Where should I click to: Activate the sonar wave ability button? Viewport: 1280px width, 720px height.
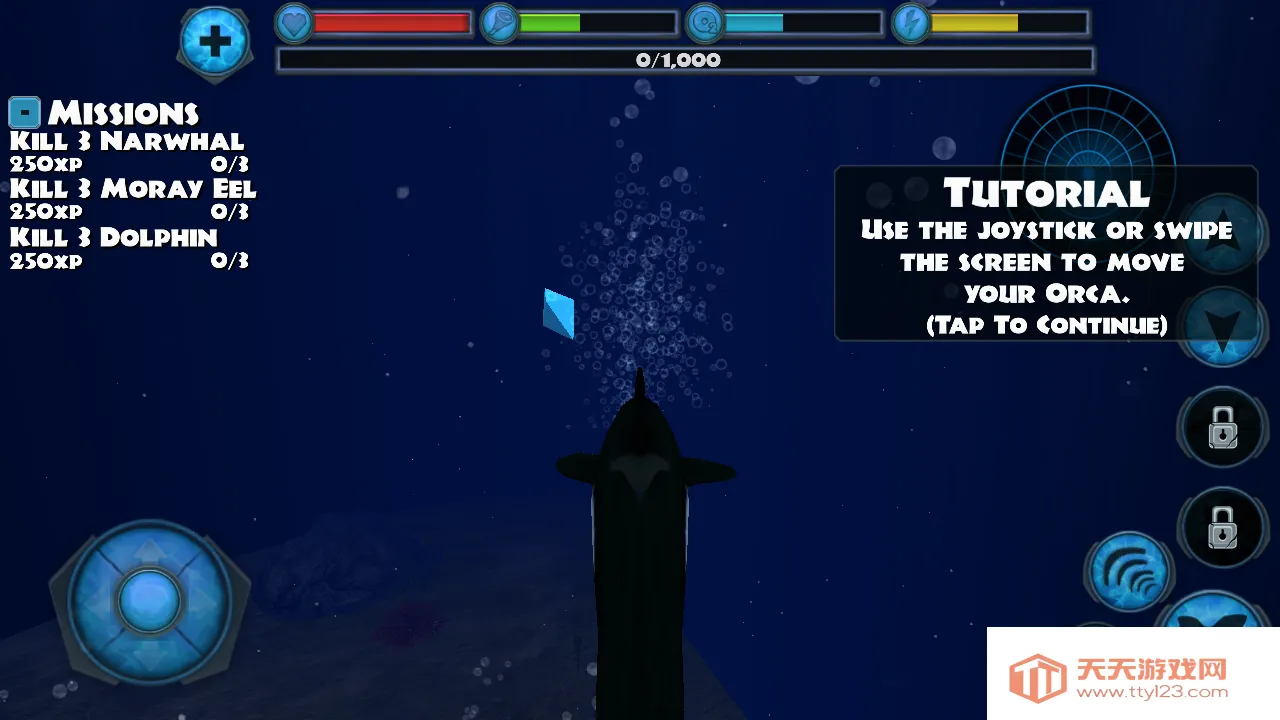(x=1129, y=573)
